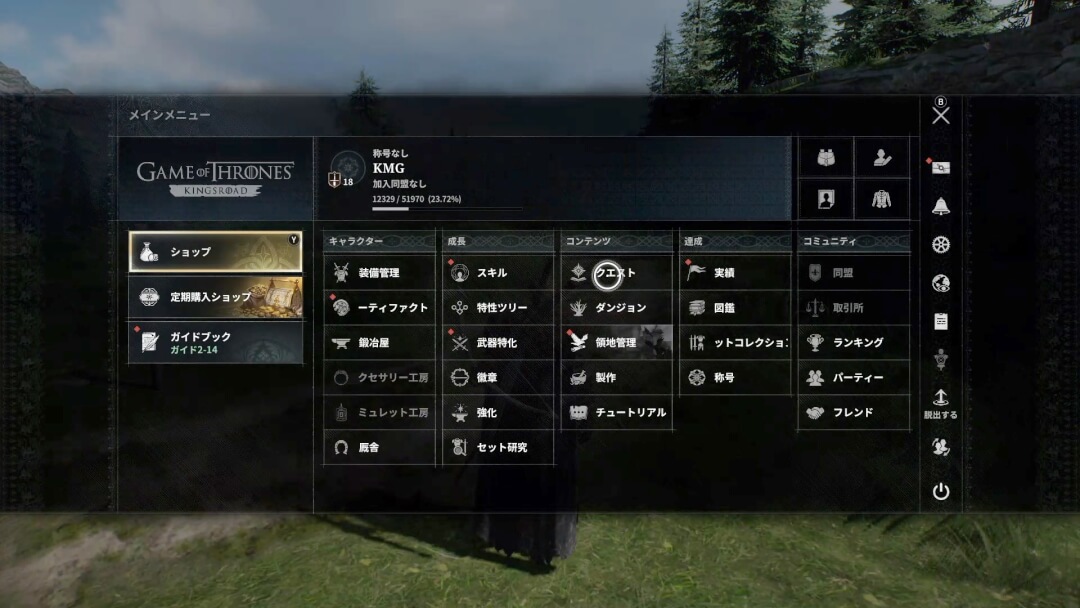The height and width of the screenshot is (608, 1080).
Task: Open the クエスト quest menu
Action: pyautogui.click(x=616, y=273)
